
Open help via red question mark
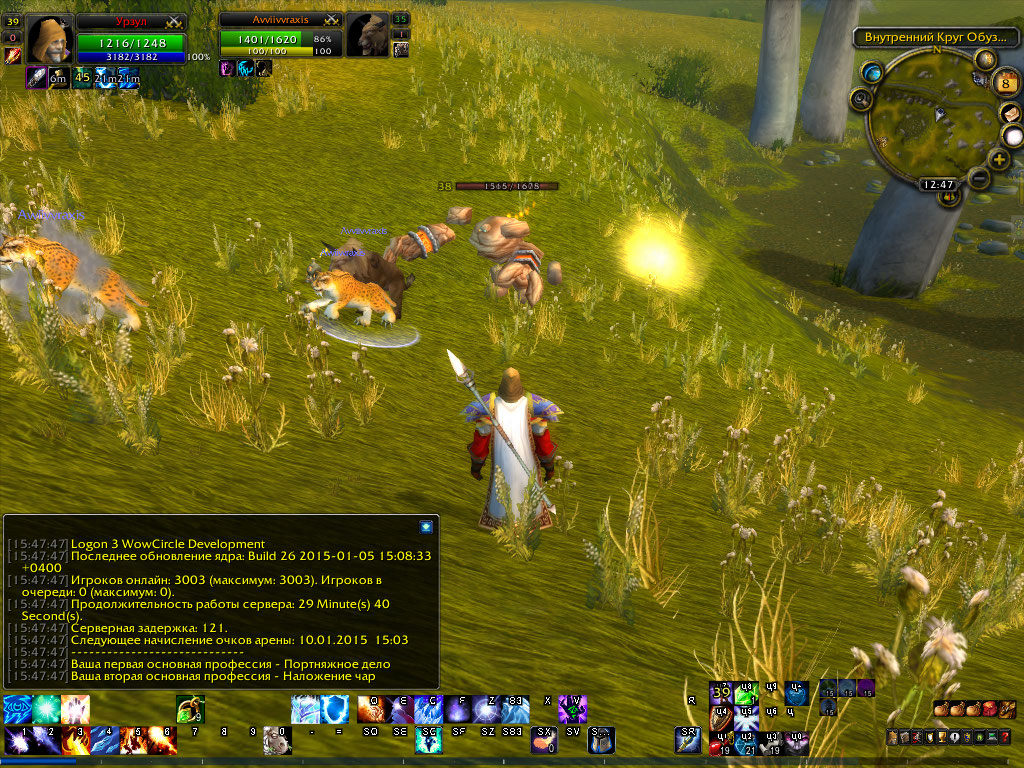(1005, 737)
